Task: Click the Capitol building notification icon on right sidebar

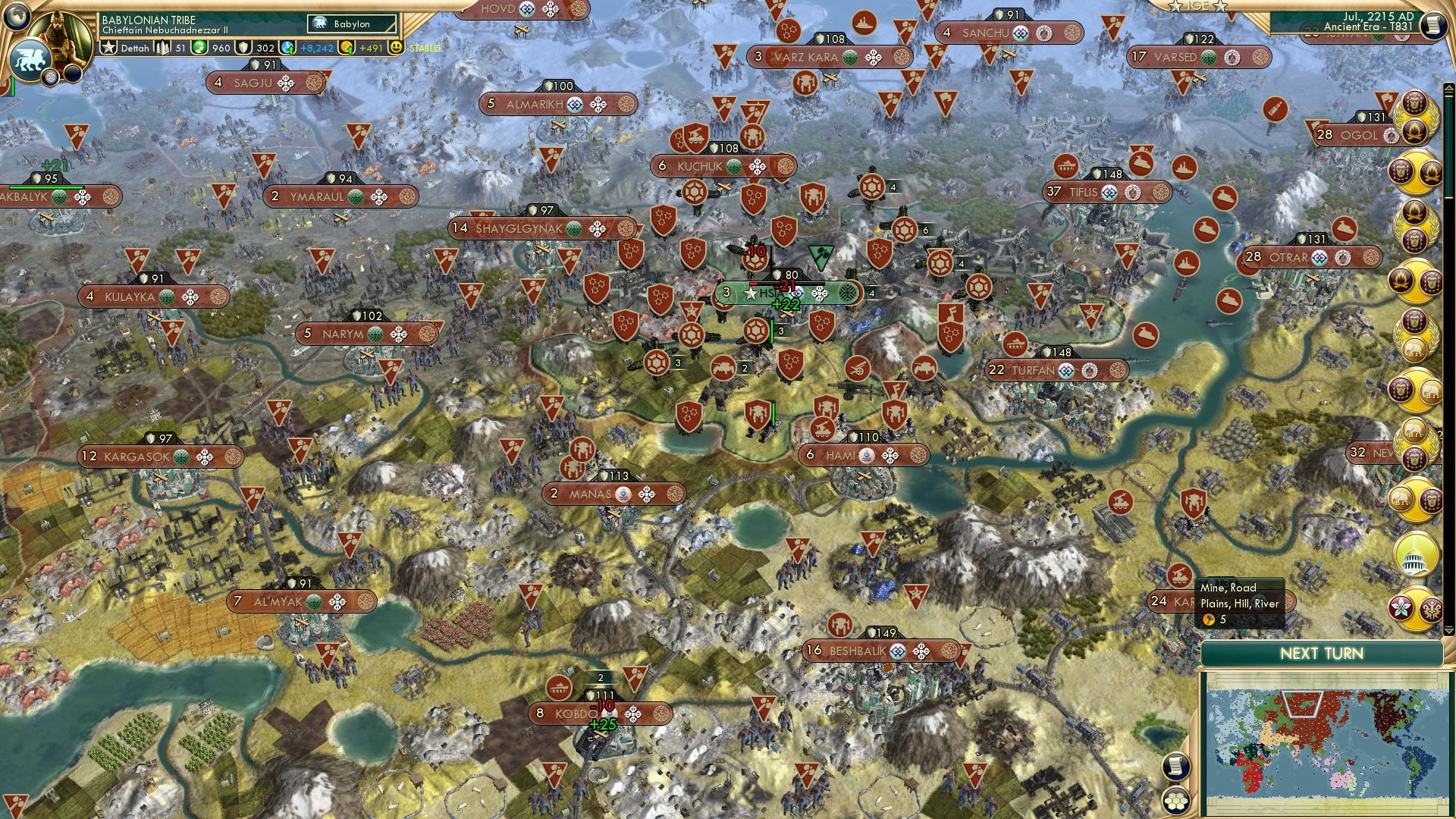Action: (x=1417, y=555)
